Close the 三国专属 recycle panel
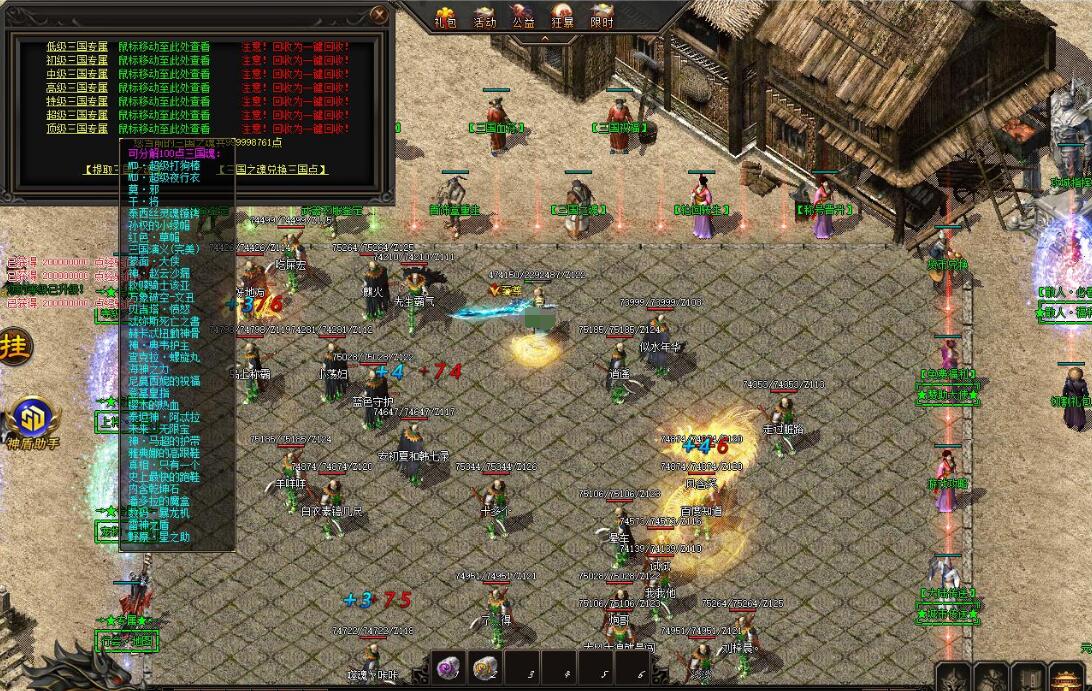1092x691 pixels. [379, 14]
